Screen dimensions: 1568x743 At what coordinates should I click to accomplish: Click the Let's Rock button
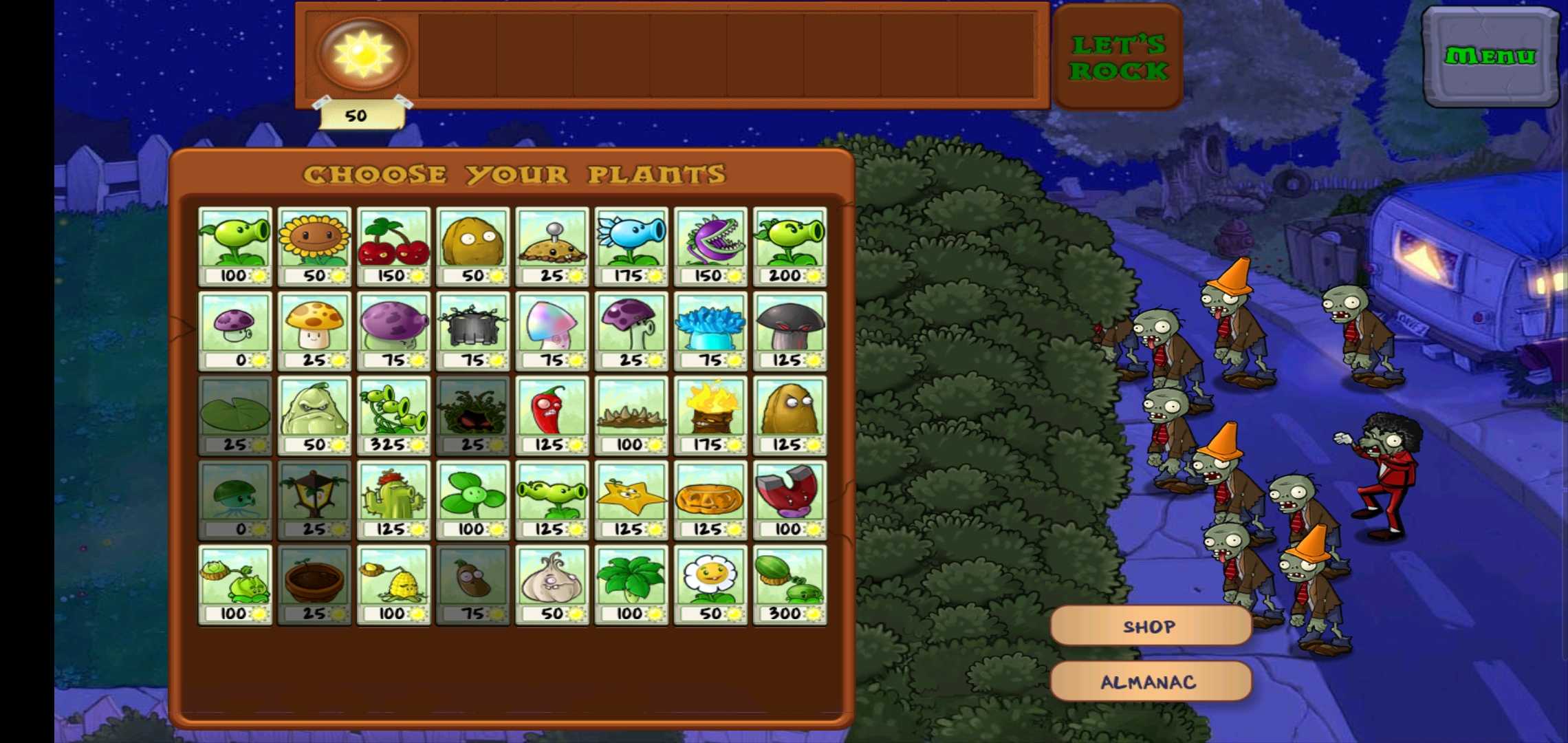point(1118,57)
